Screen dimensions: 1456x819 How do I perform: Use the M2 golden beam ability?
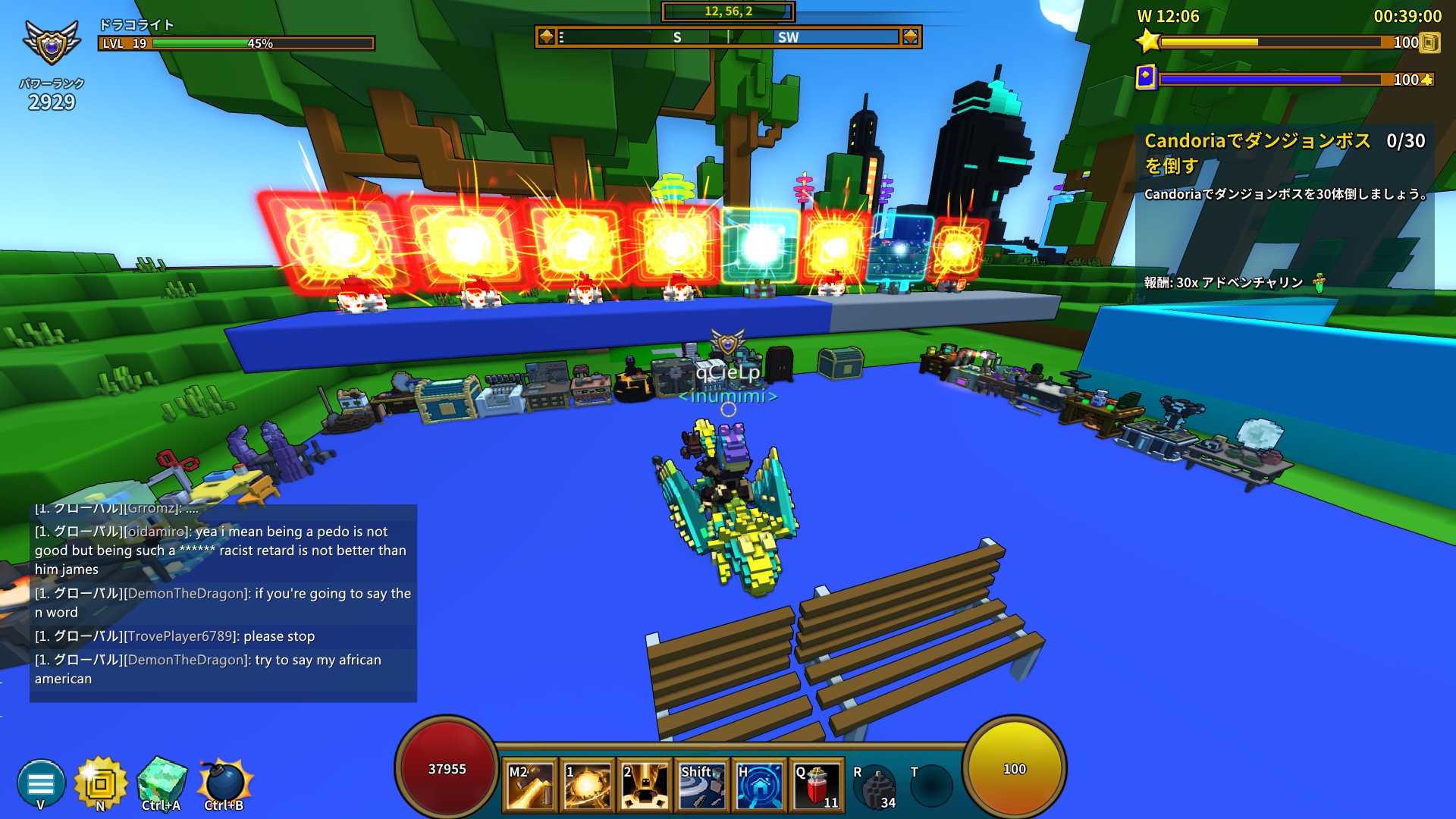point(529,786)
